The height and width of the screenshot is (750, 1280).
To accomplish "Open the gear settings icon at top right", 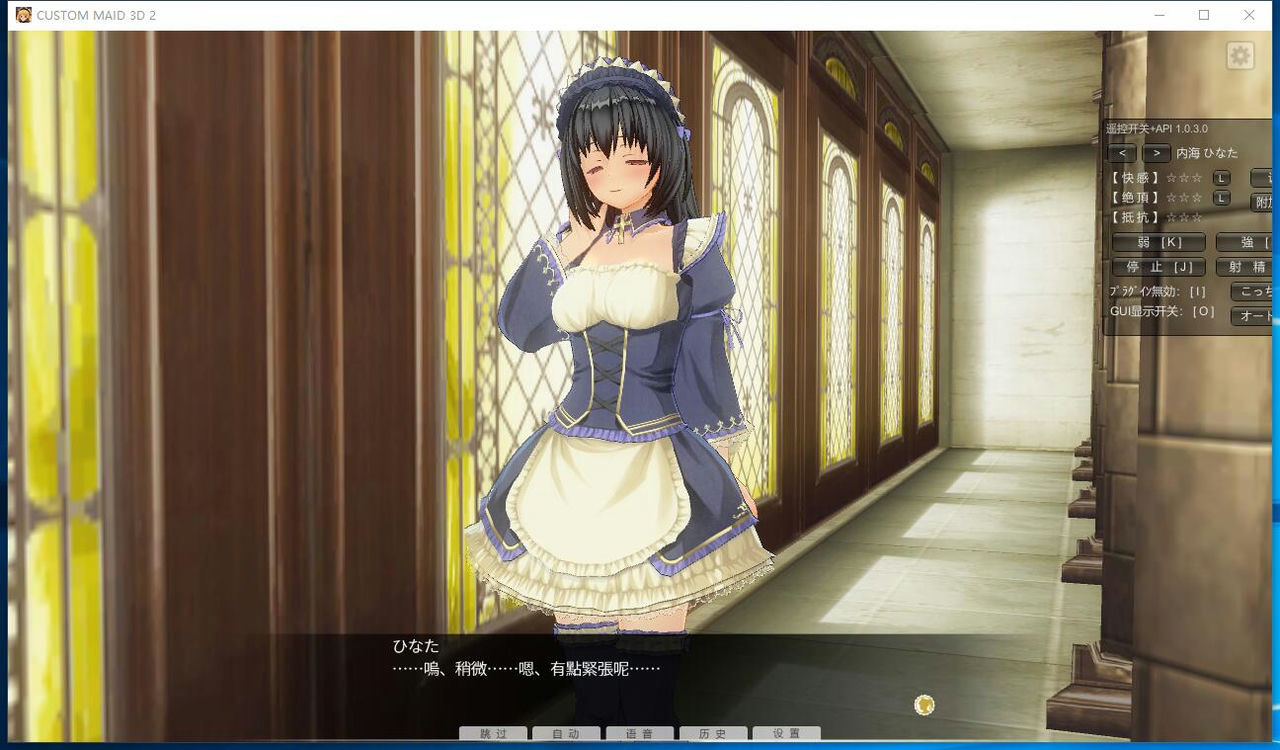I will point(1239,56).
